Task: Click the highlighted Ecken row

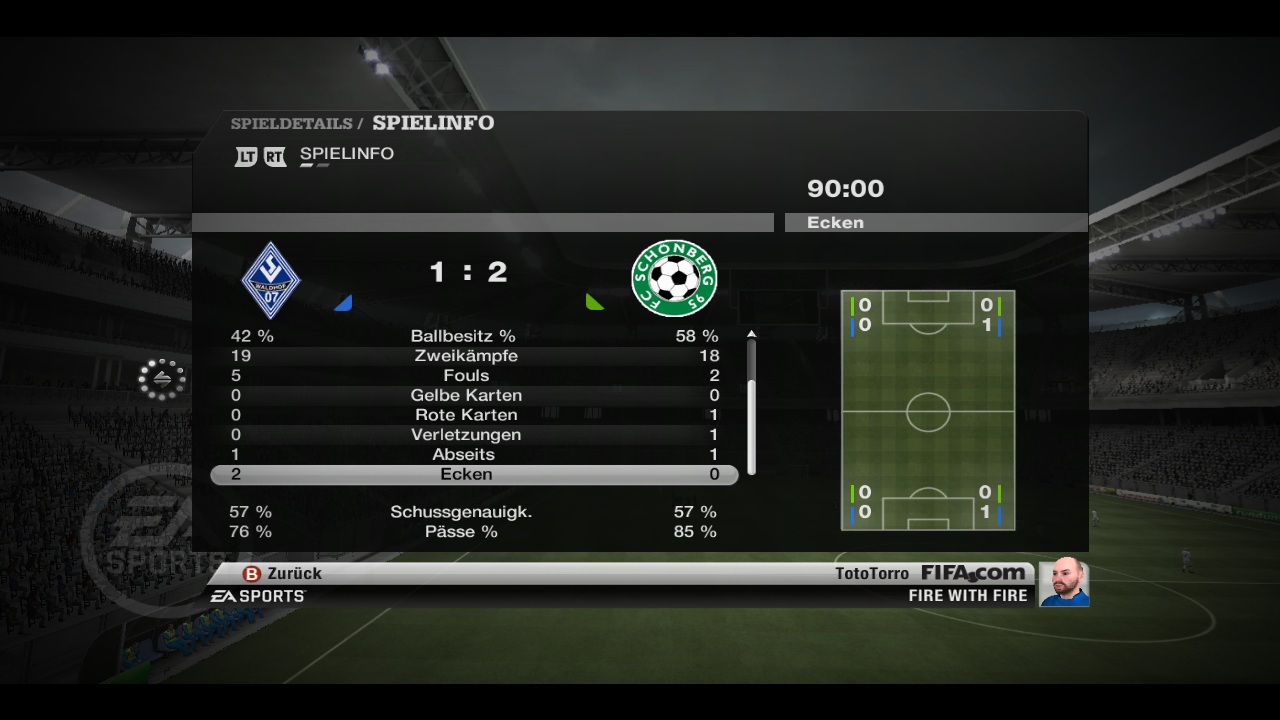Action: [474, 474]
